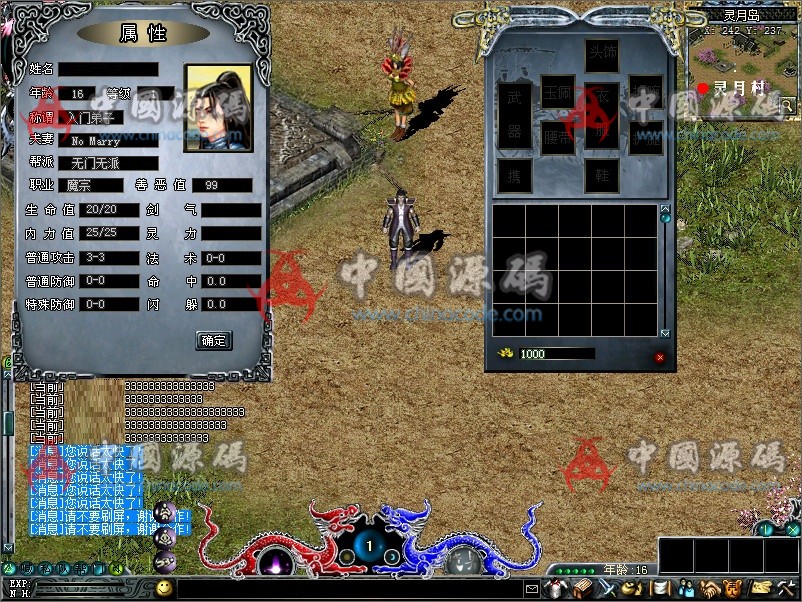The width and height of the screenshot is (802, 602).
Task: Choose the 携 carry slot
Action: 514,176
